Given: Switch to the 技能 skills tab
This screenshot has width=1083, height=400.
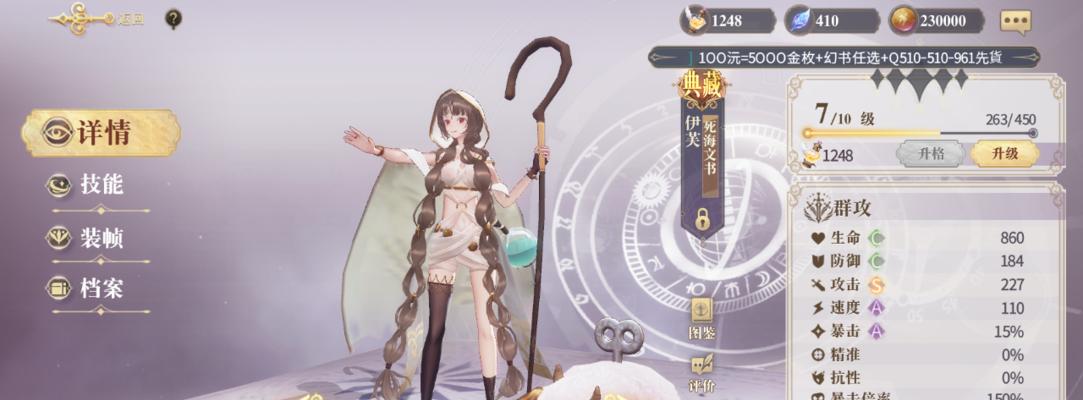Looking at the screenshot, I should click(x=100, y=185).
